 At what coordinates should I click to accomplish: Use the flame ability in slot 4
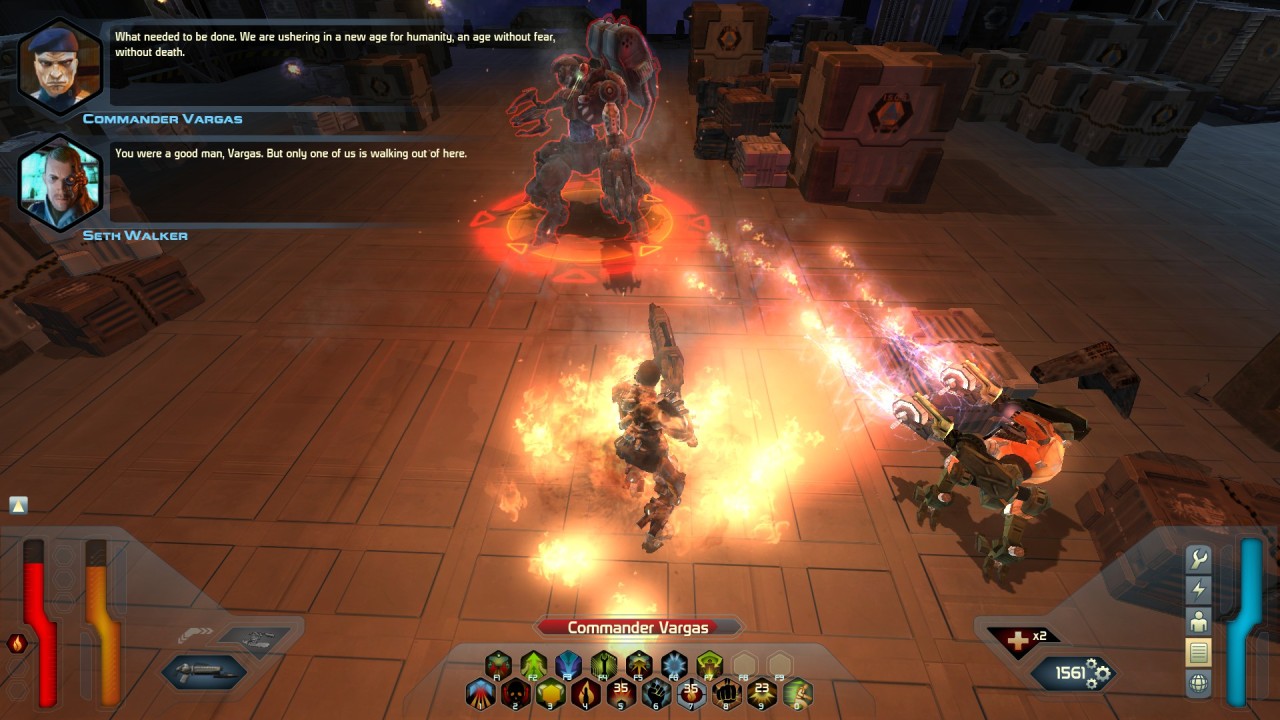[586, 692]
